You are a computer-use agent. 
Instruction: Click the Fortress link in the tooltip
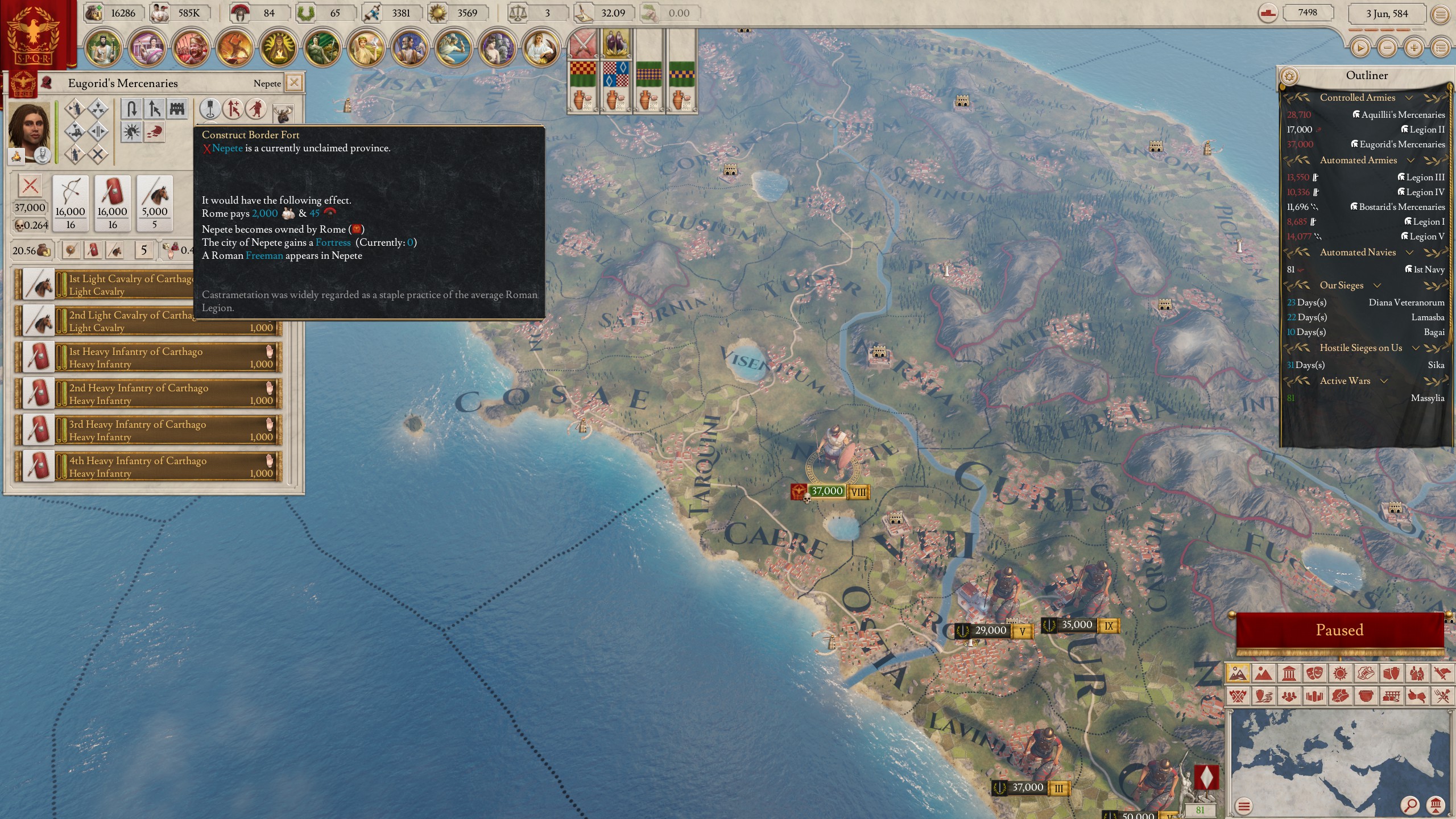point(334,242)
